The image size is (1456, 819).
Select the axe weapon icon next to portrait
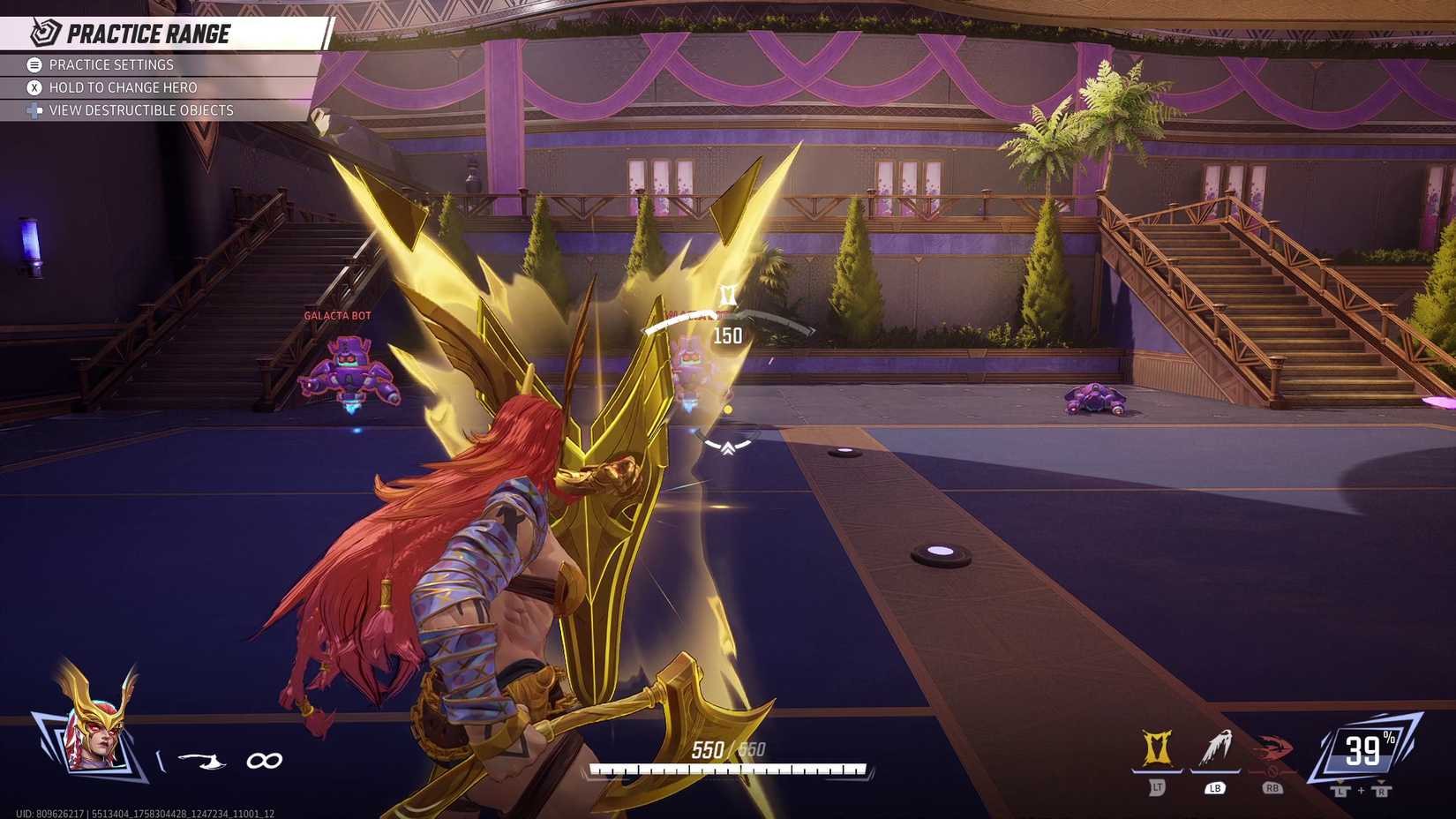[x=201, y=759]
